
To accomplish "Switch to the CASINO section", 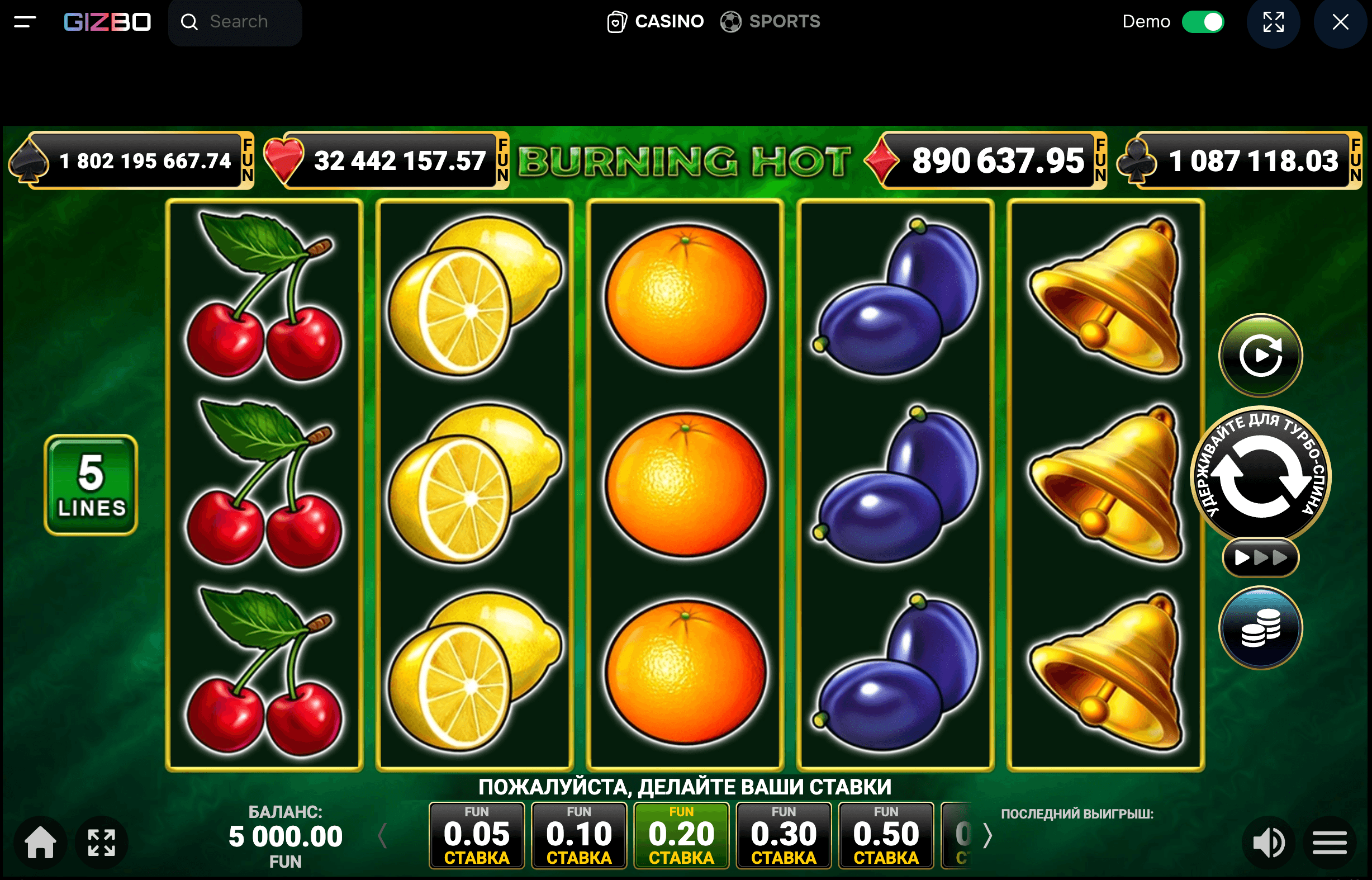I will pyautogui.click(x=668, y=21).
